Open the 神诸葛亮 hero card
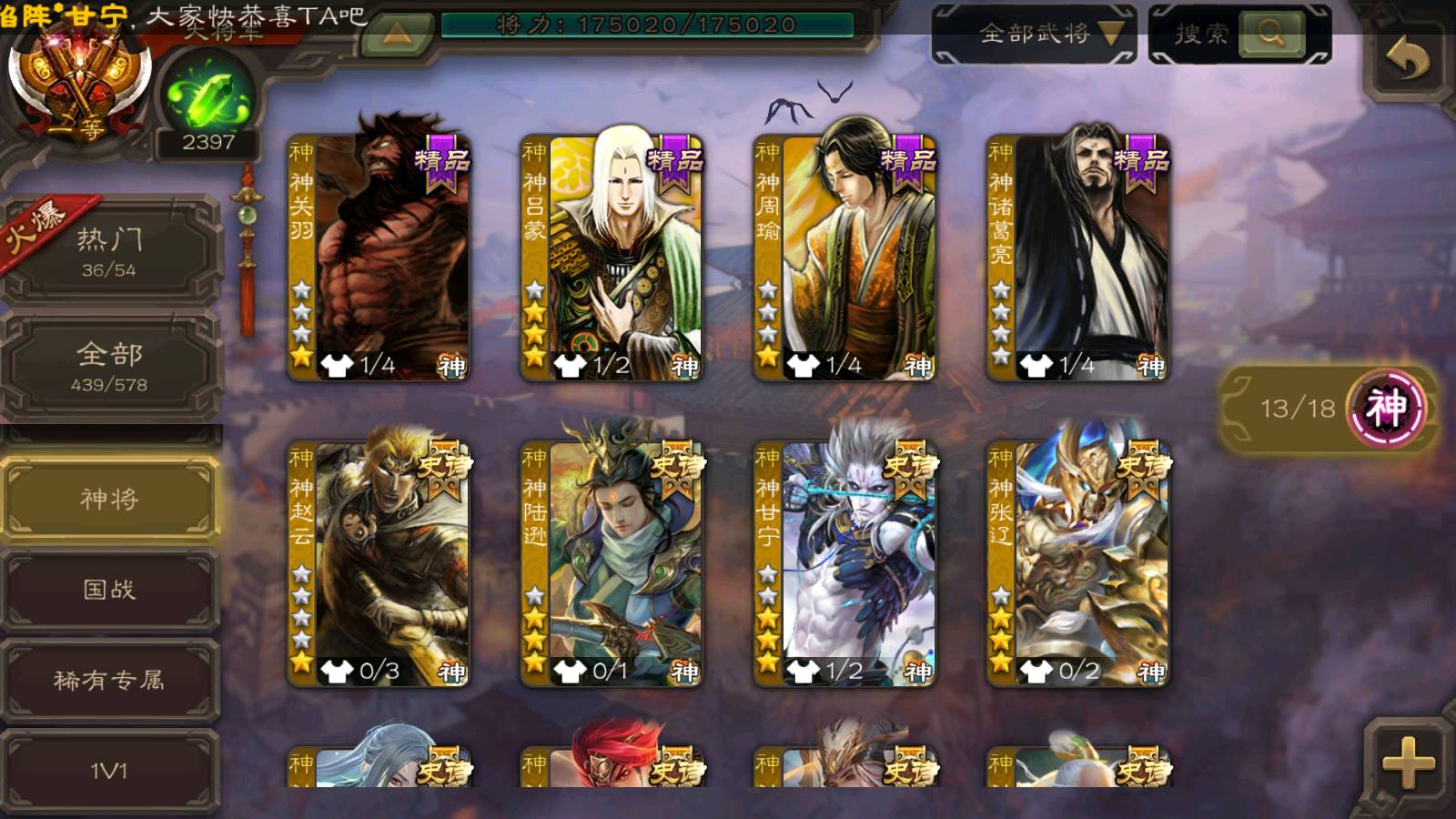Image resolution: width=1456 pixels, height=819 pixels. point(1078,258)
